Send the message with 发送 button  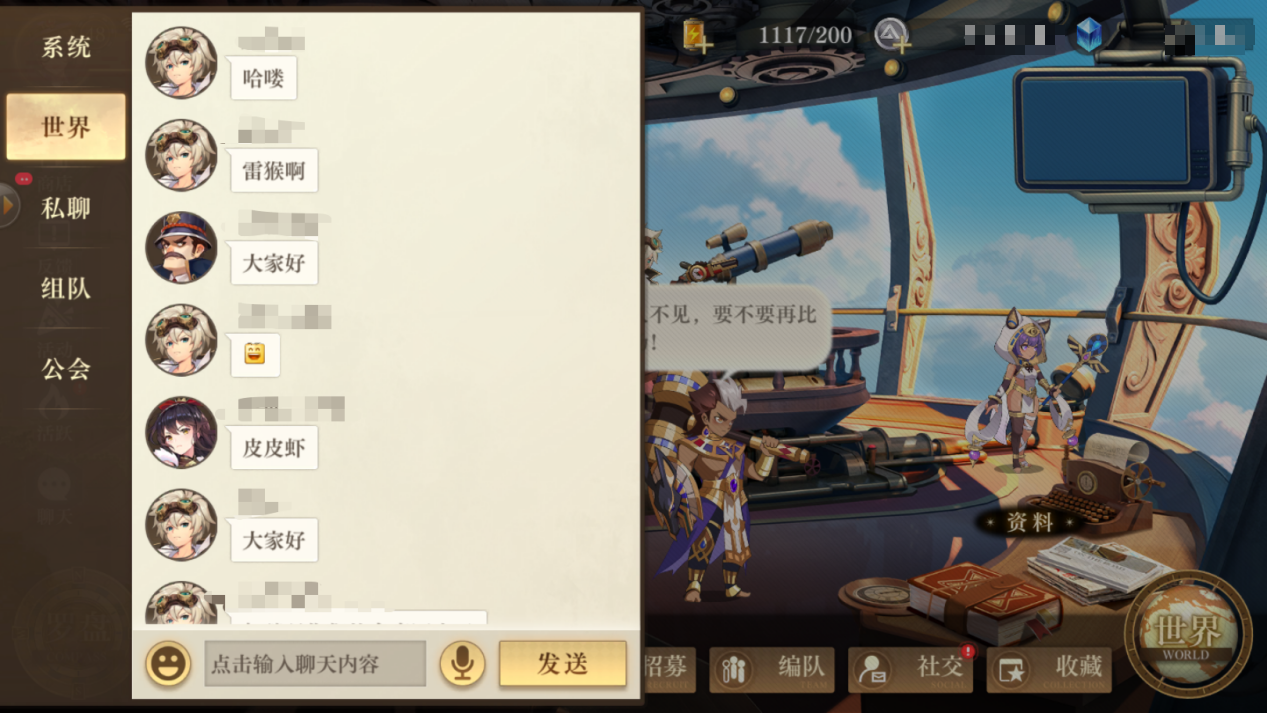(562, 664)
